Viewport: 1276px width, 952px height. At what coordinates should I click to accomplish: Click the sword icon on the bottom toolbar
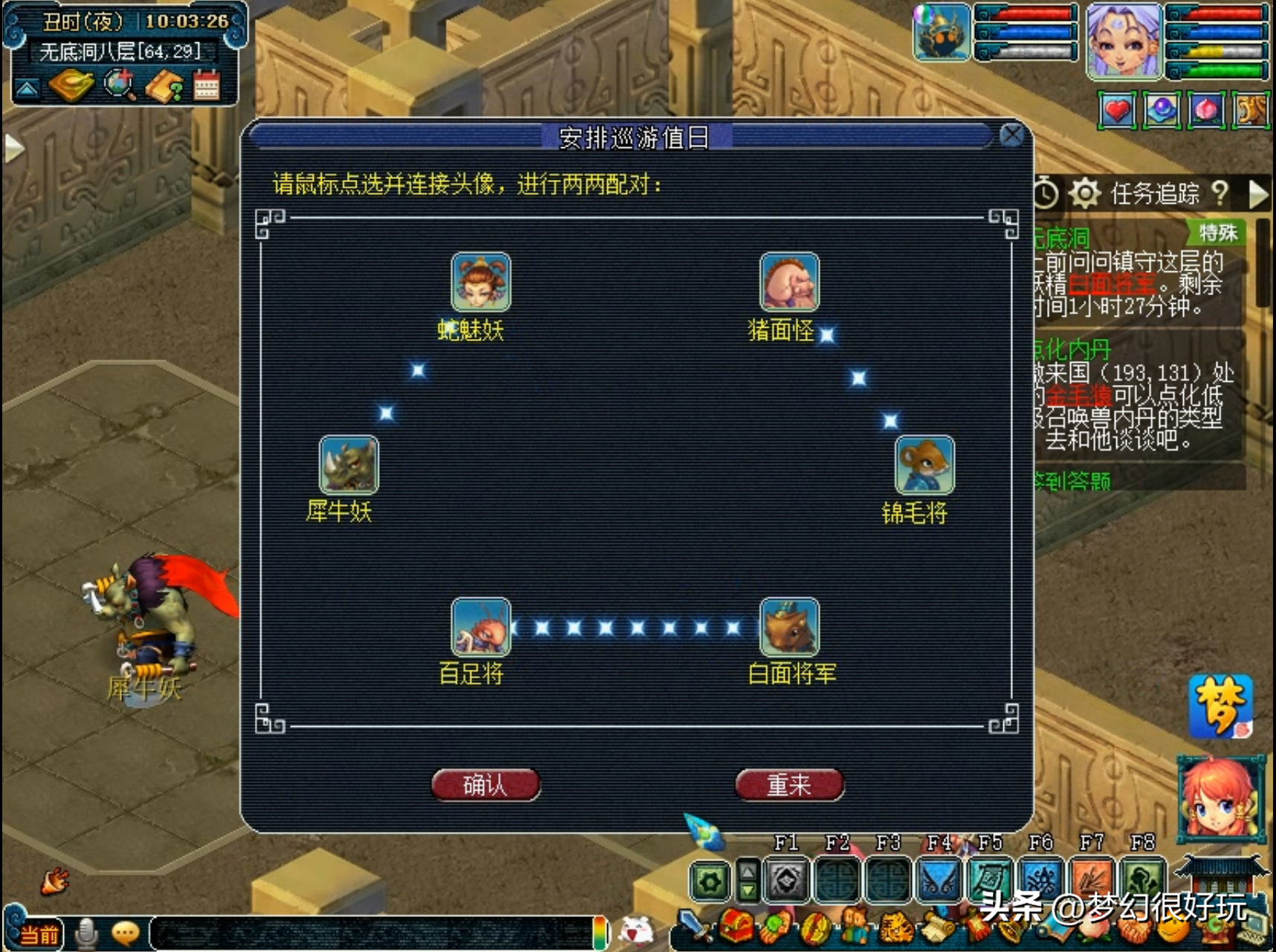coord(693,927)
